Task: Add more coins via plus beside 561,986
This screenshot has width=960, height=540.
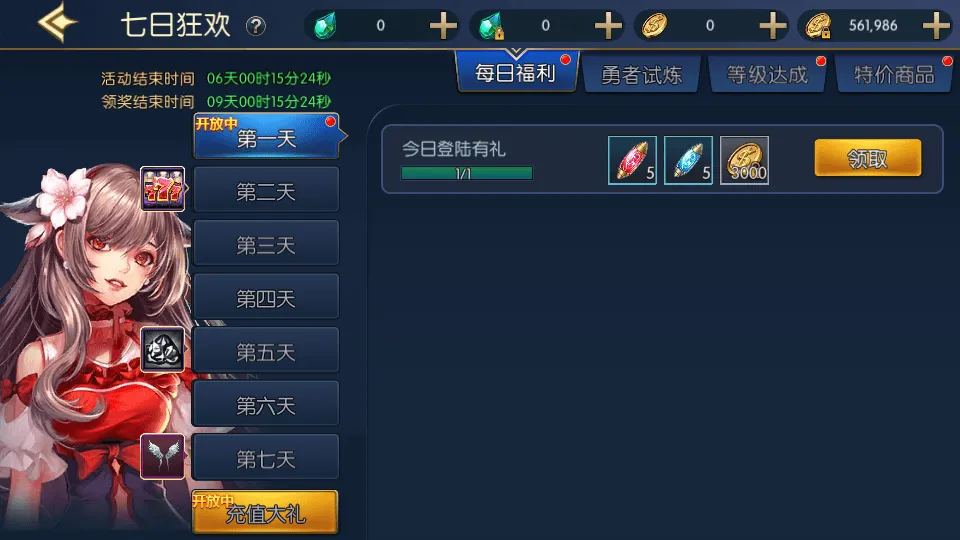Action: [x=936, y=26]
